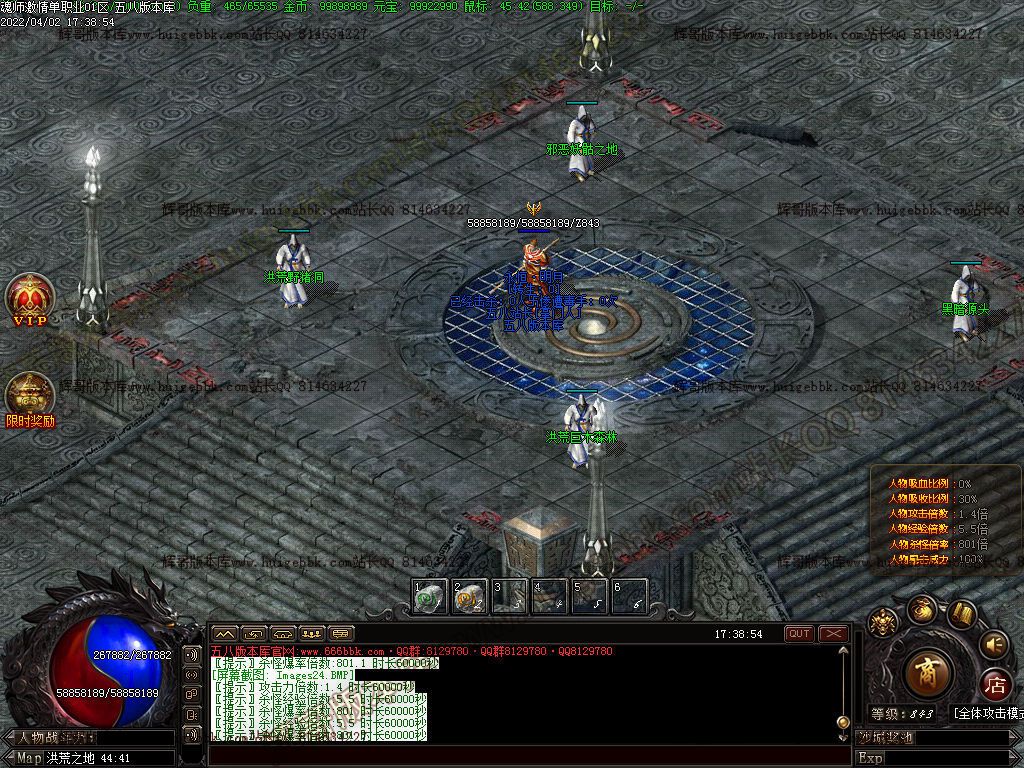Open the golden scroll book icon
1024x768 pixels.
point(962,613)
